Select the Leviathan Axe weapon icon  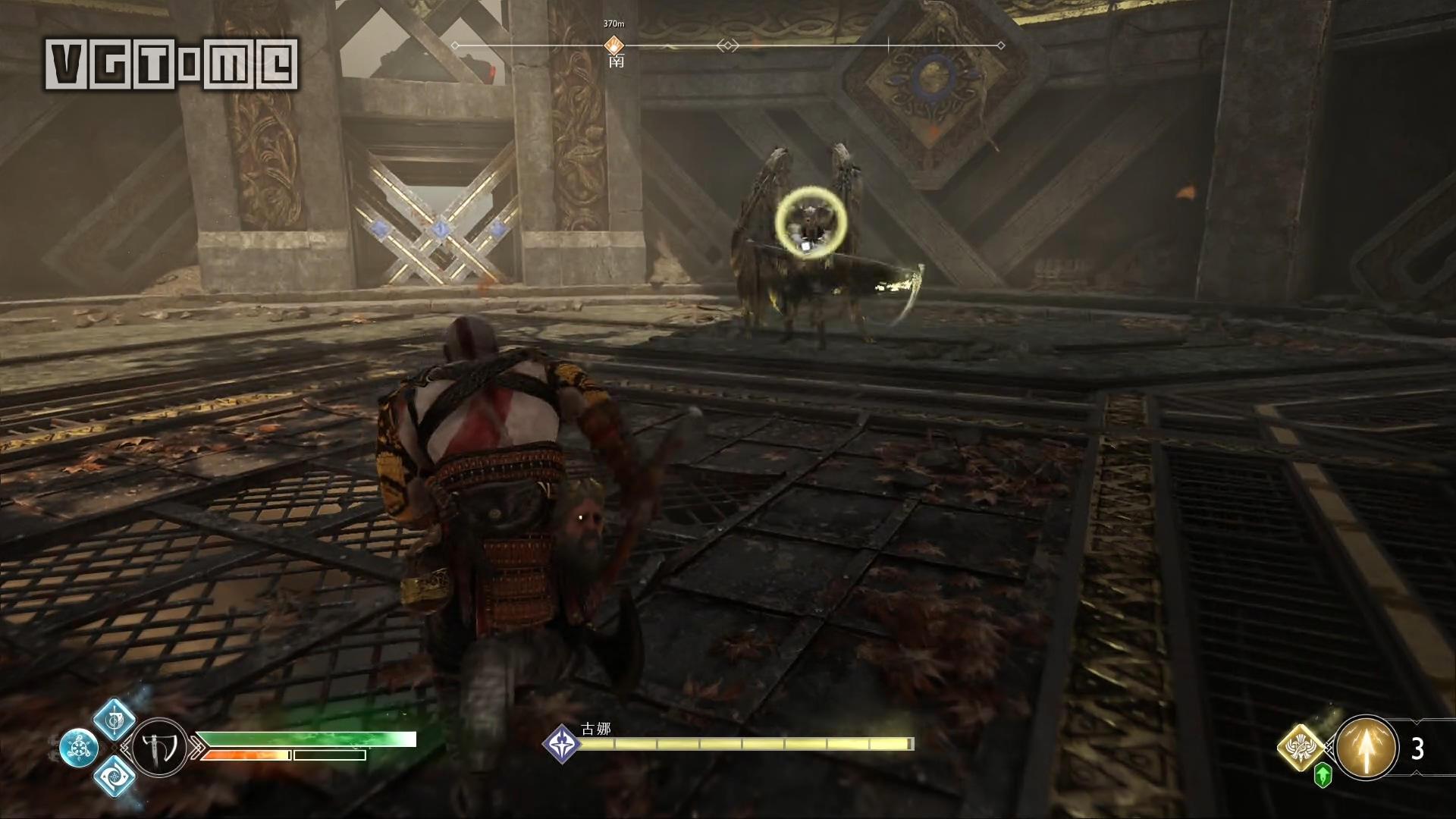[159, 747]
